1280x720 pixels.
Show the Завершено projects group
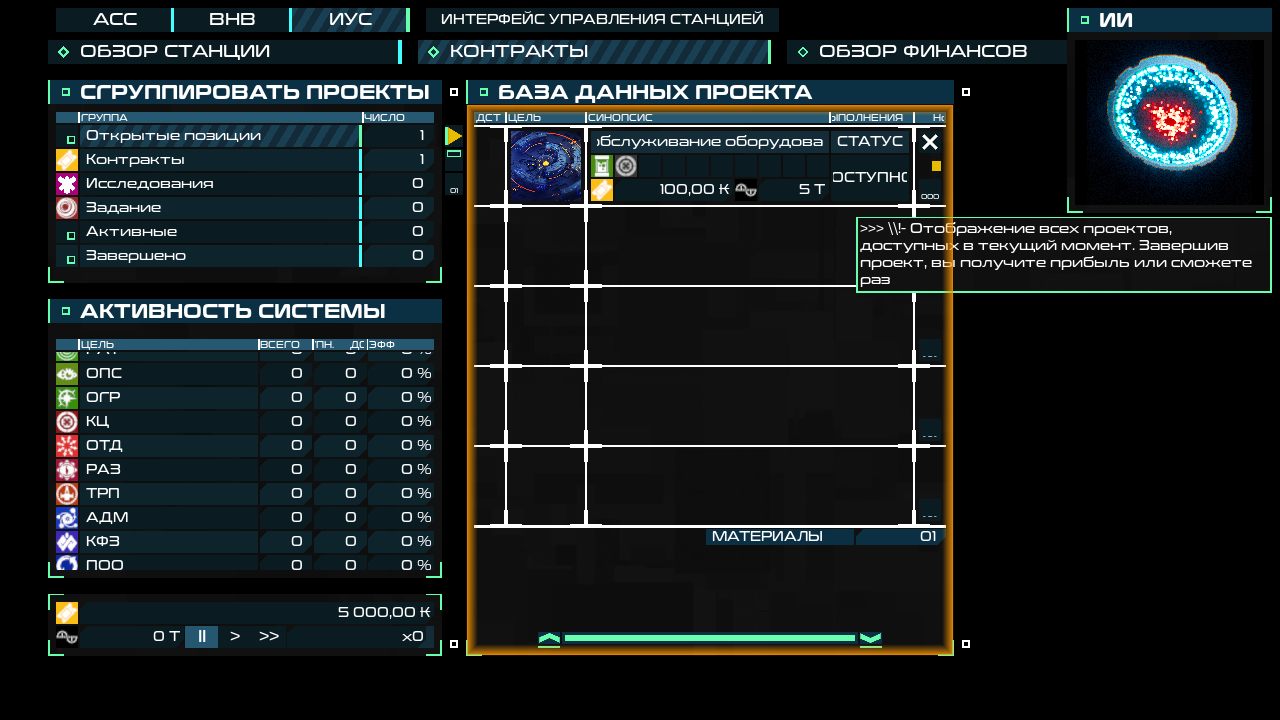point(220,256)
